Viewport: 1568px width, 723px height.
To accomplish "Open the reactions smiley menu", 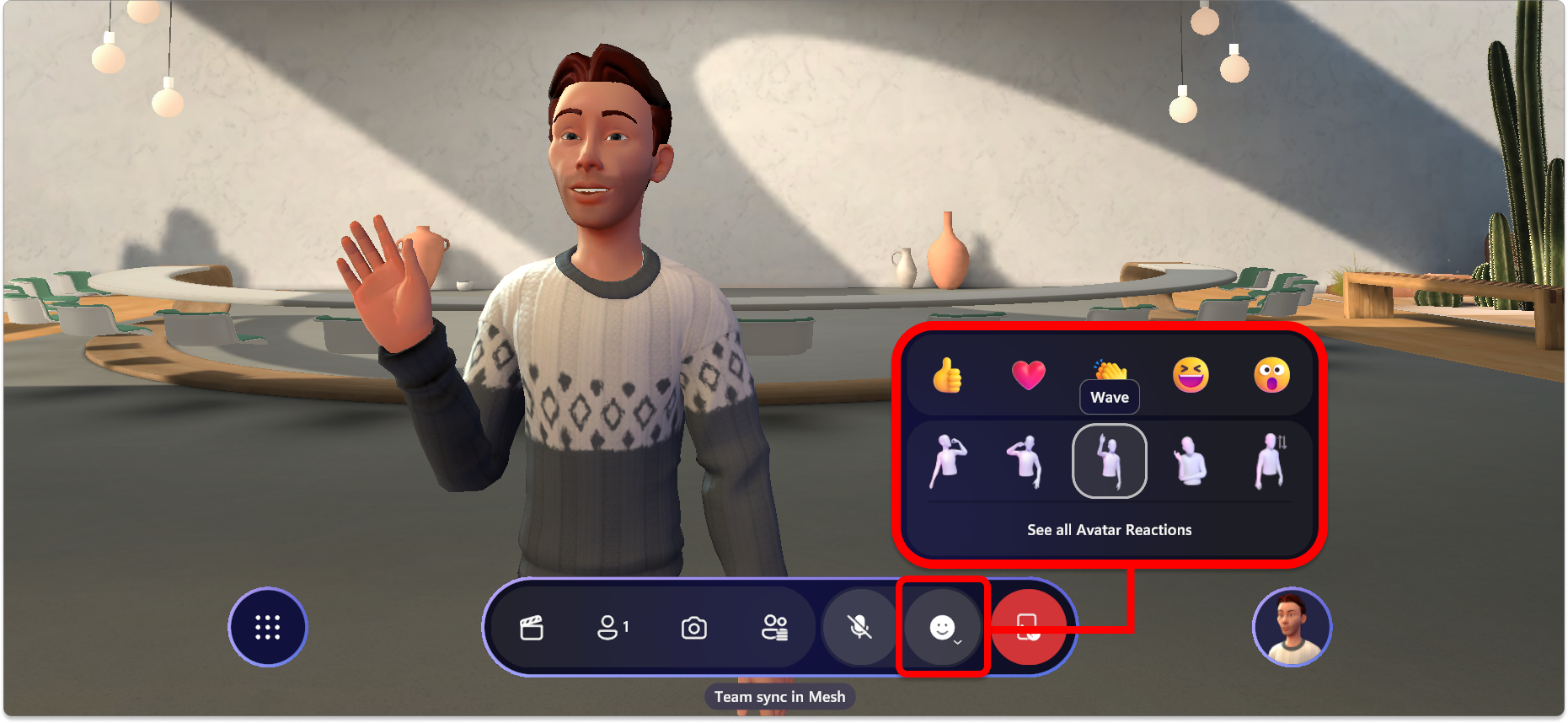I will point(942,627).
